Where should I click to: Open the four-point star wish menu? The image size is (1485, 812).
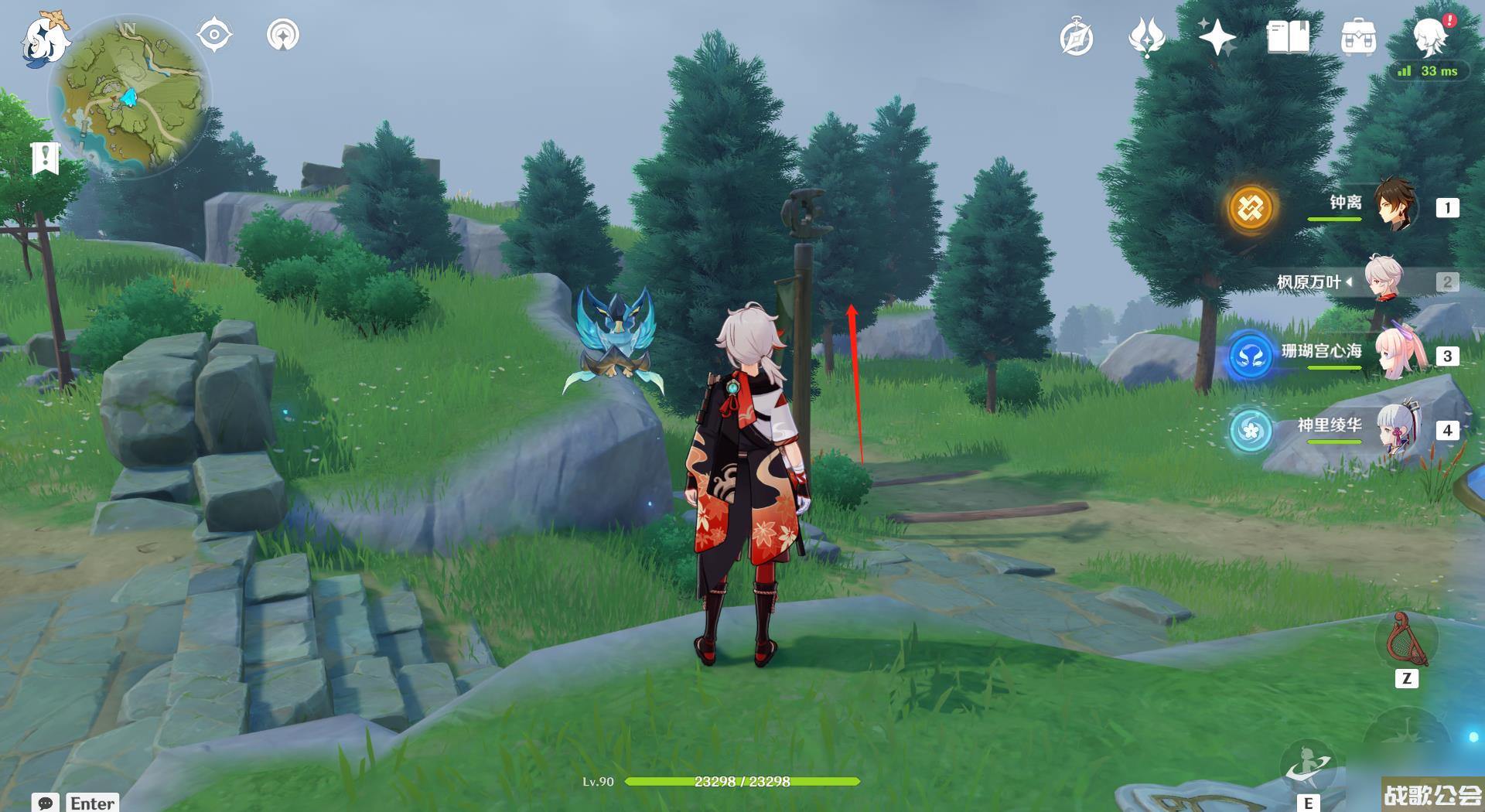[1217, 37]
